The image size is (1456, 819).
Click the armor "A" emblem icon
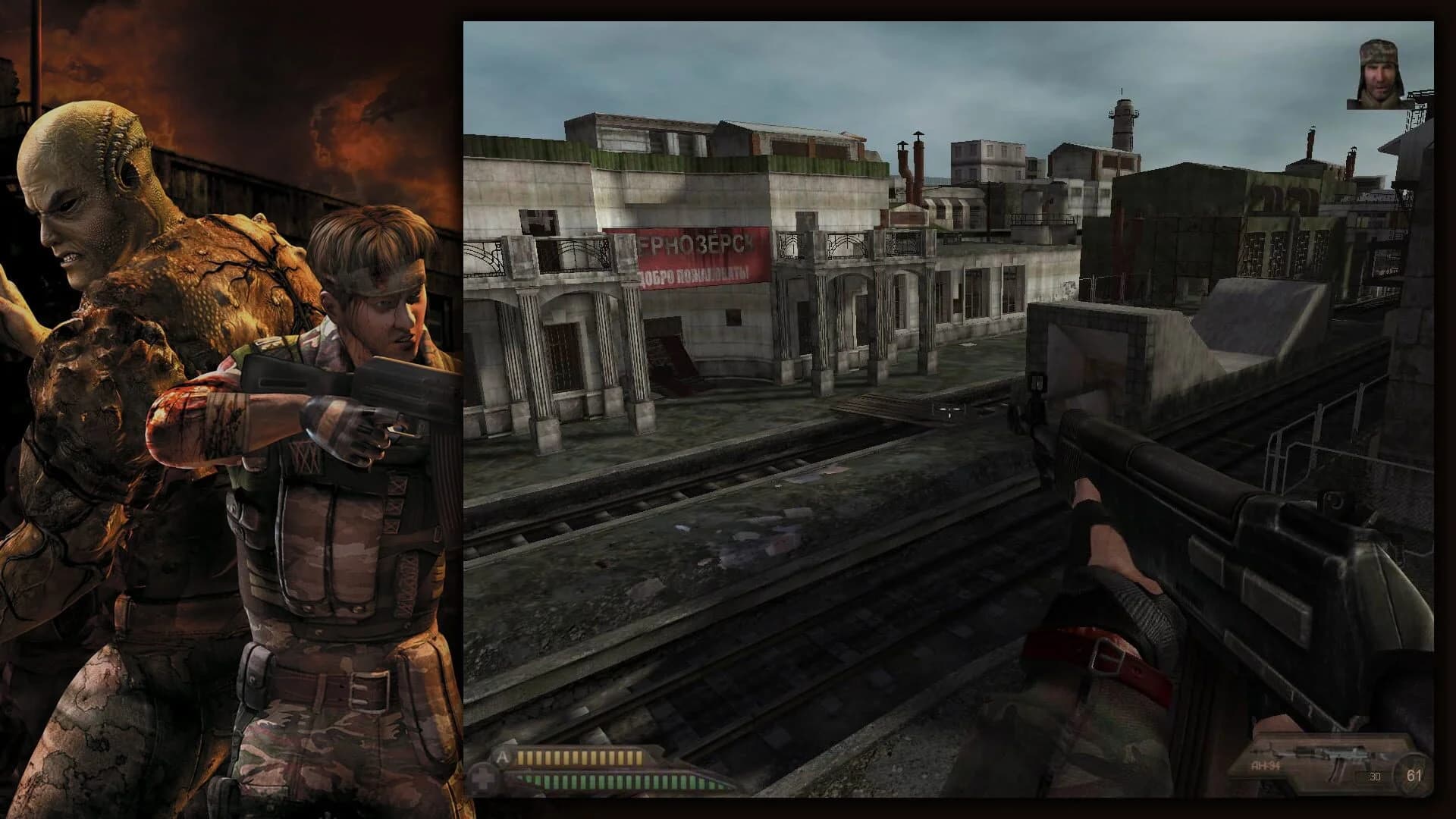(503, 756)
